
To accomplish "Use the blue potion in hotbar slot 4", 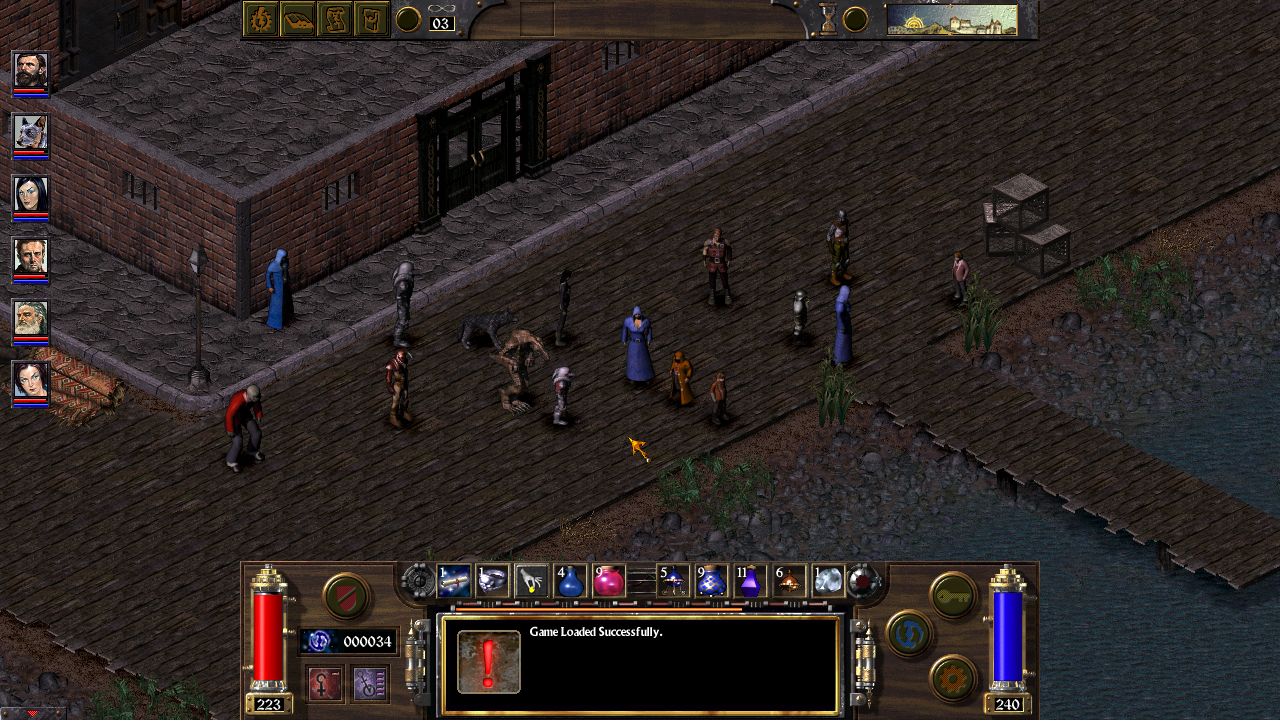I will (x=571, y=580).
